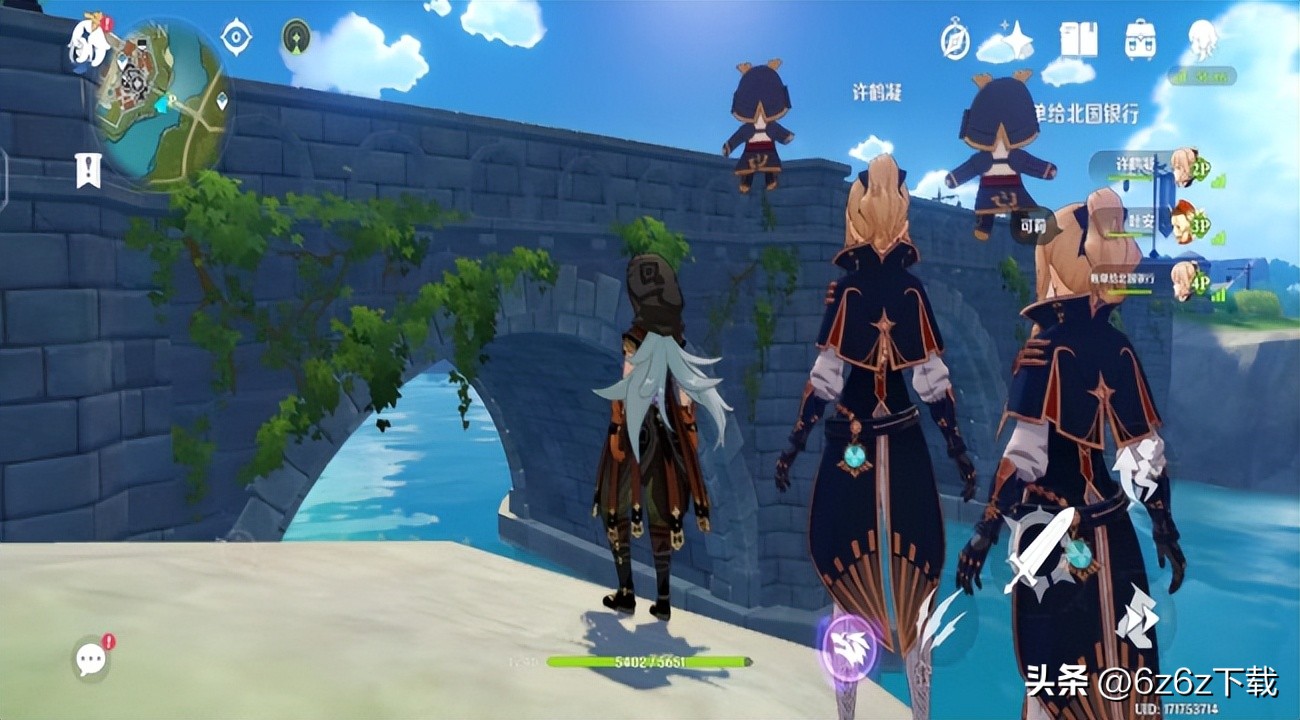Image resolution: width=1300 pixels, height=720 pixels.
Task: Open the events compass icon
Action: click(x=955, y=41)
